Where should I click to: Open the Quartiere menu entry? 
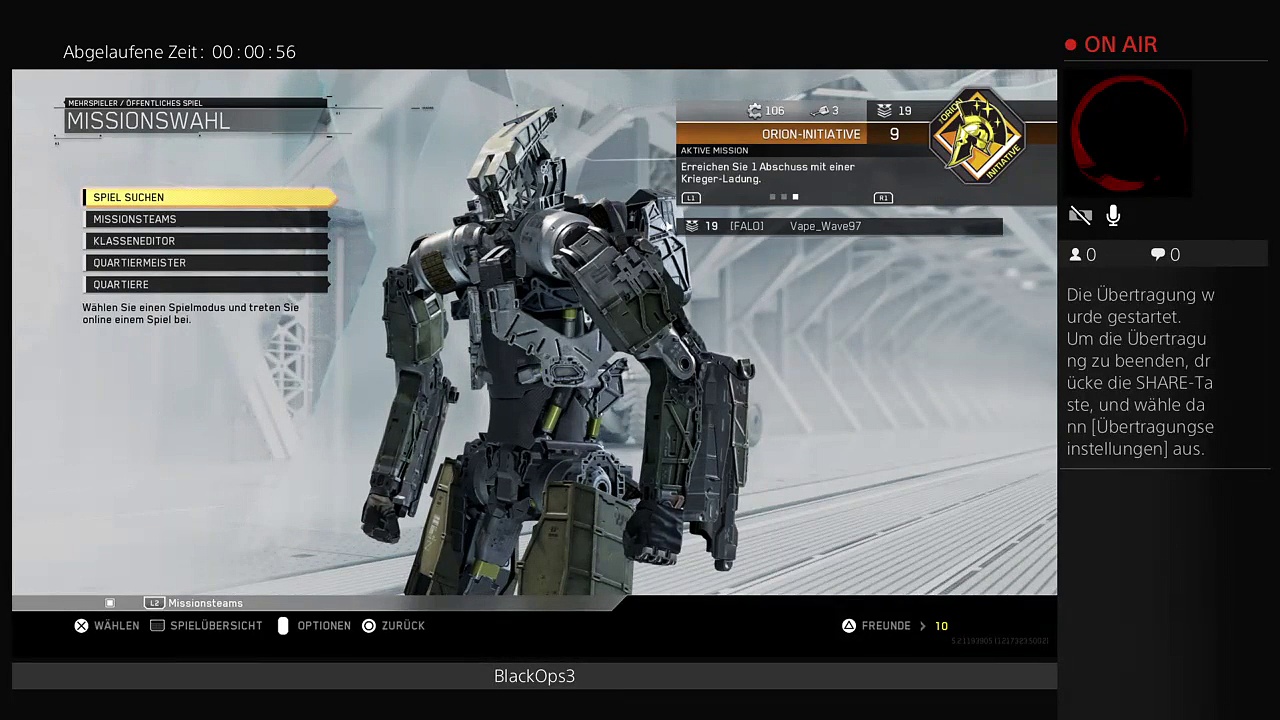click(x=206, y=285)
